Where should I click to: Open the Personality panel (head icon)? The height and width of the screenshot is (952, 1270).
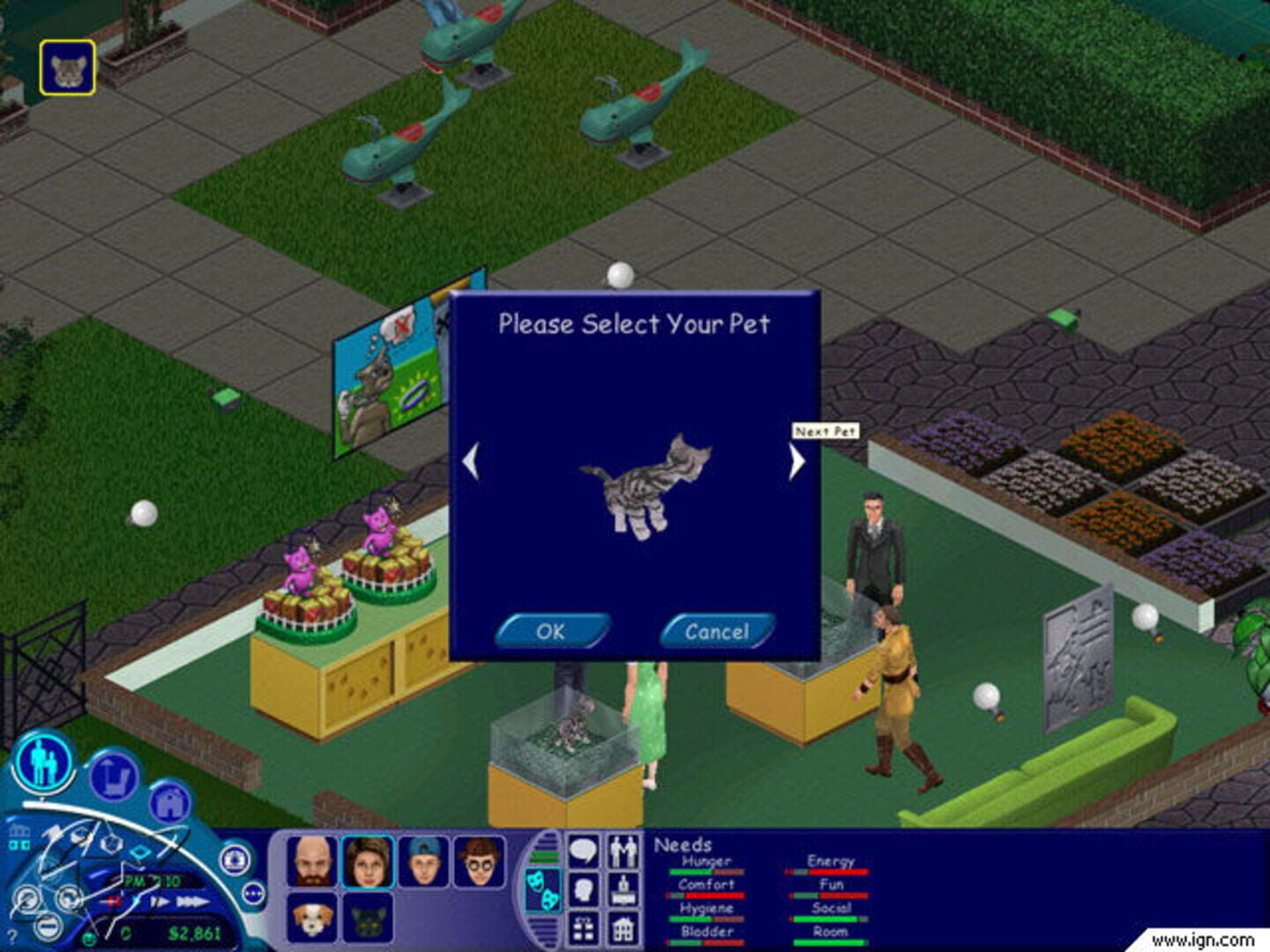coord(583,888)
